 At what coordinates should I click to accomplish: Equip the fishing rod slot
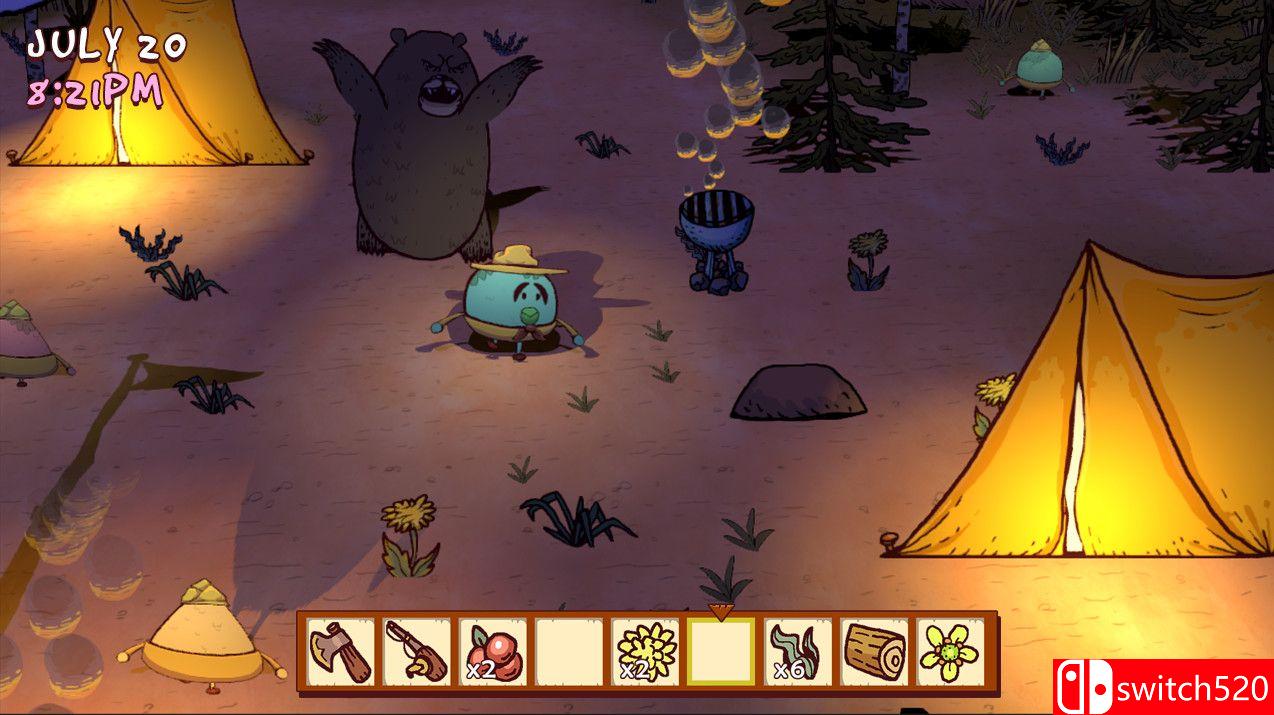417,652
